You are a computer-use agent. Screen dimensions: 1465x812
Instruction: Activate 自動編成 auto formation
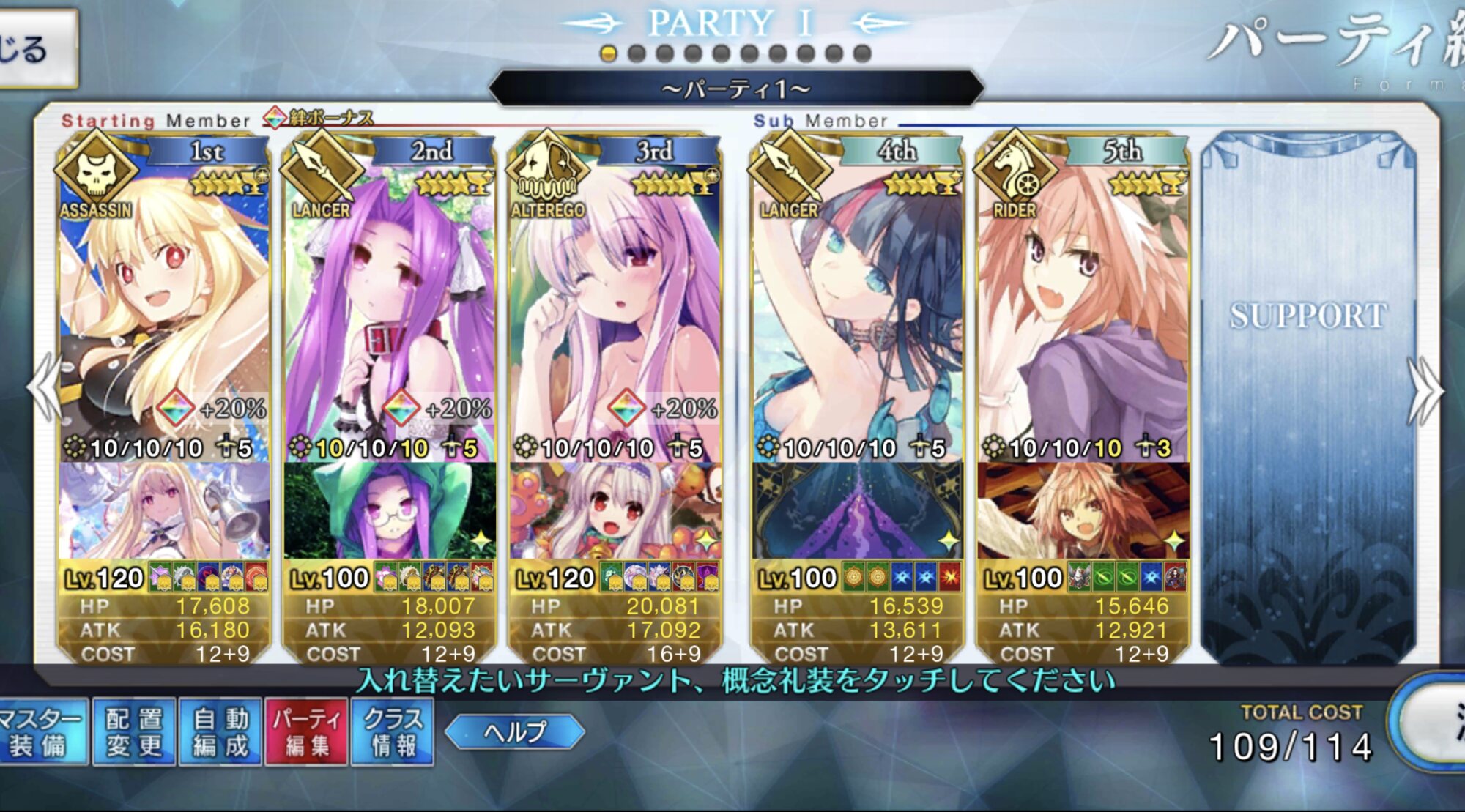[220, 731]
